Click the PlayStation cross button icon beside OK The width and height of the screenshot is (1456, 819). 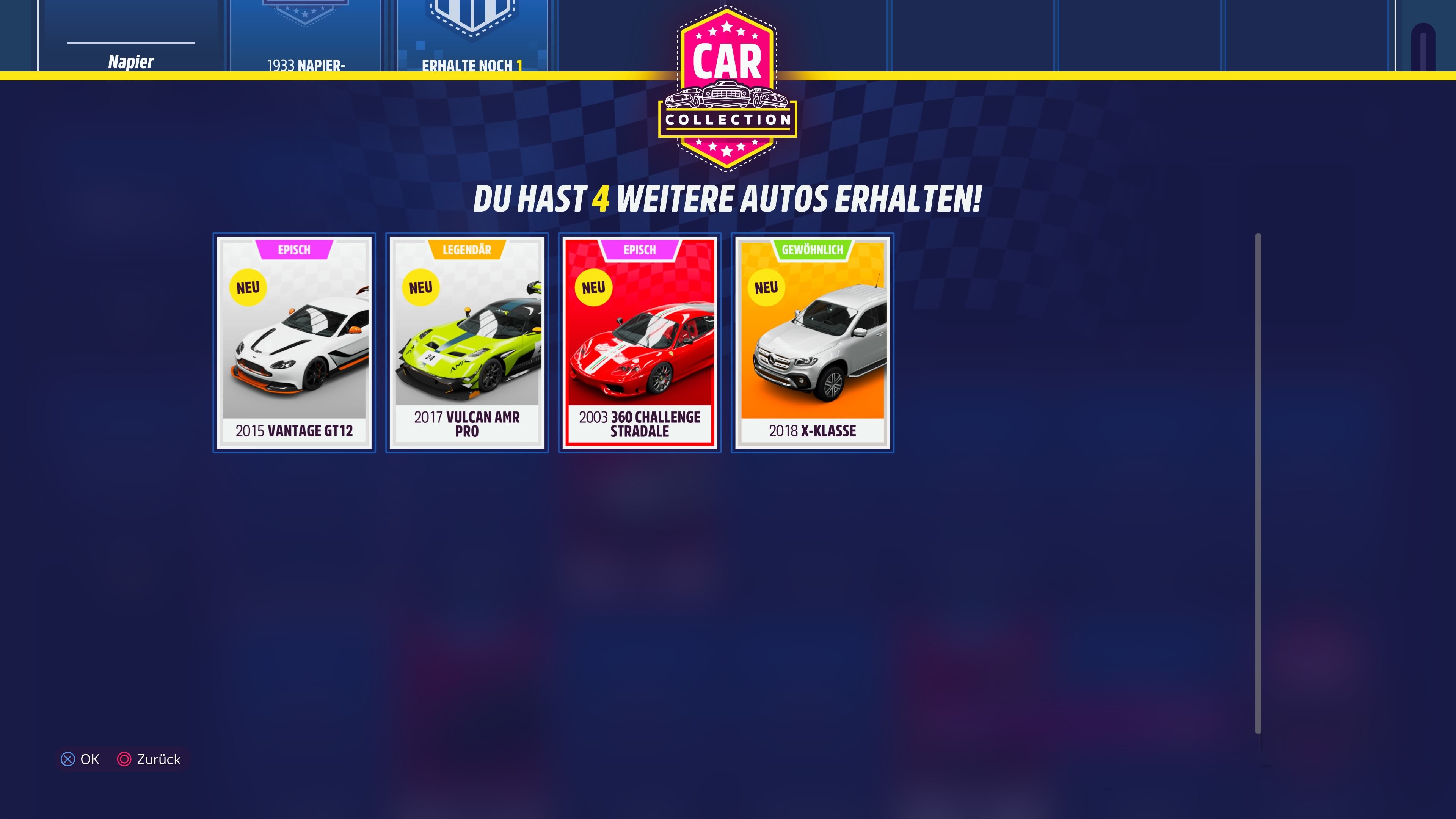tap(68, 759)
